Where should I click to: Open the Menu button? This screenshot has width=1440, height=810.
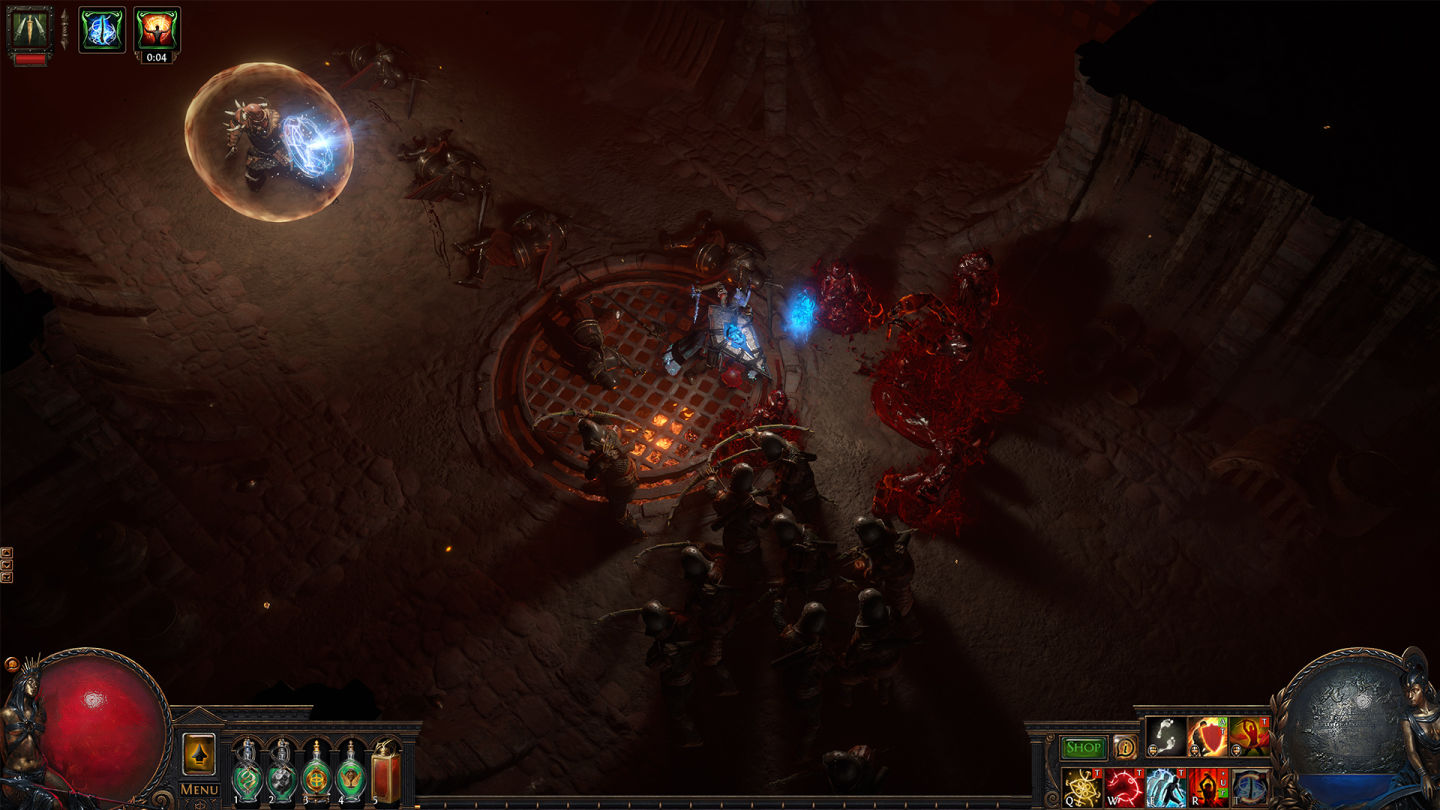199,790
